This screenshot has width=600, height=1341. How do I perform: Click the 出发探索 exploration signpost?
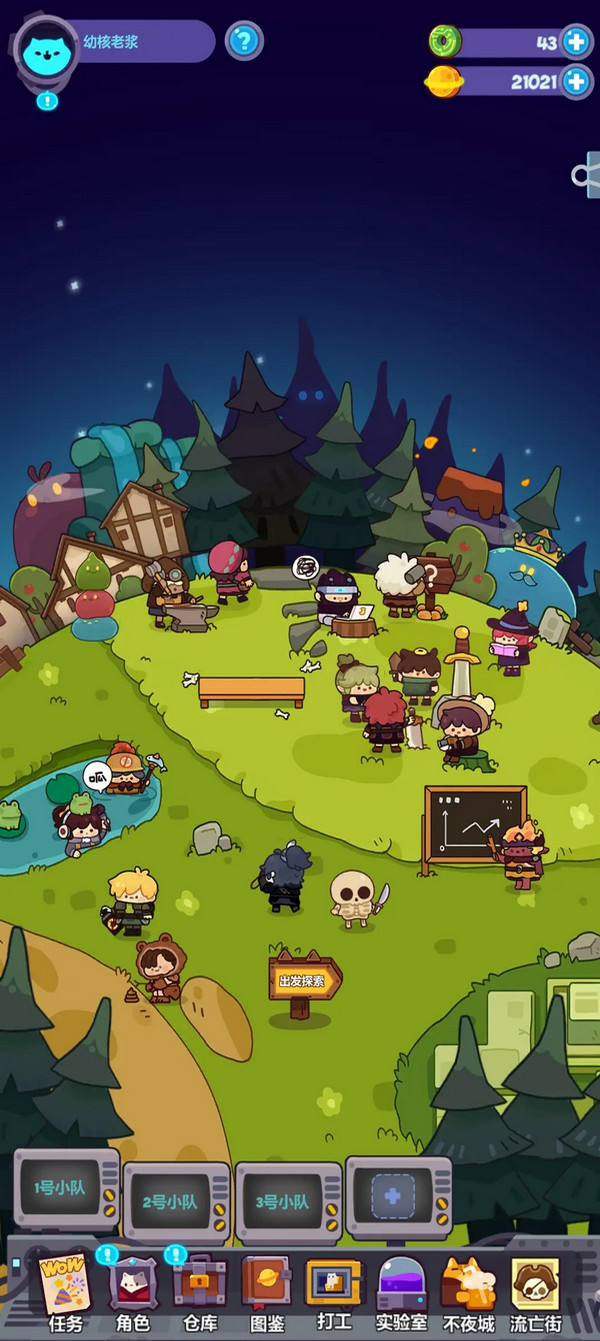point(303,980)
